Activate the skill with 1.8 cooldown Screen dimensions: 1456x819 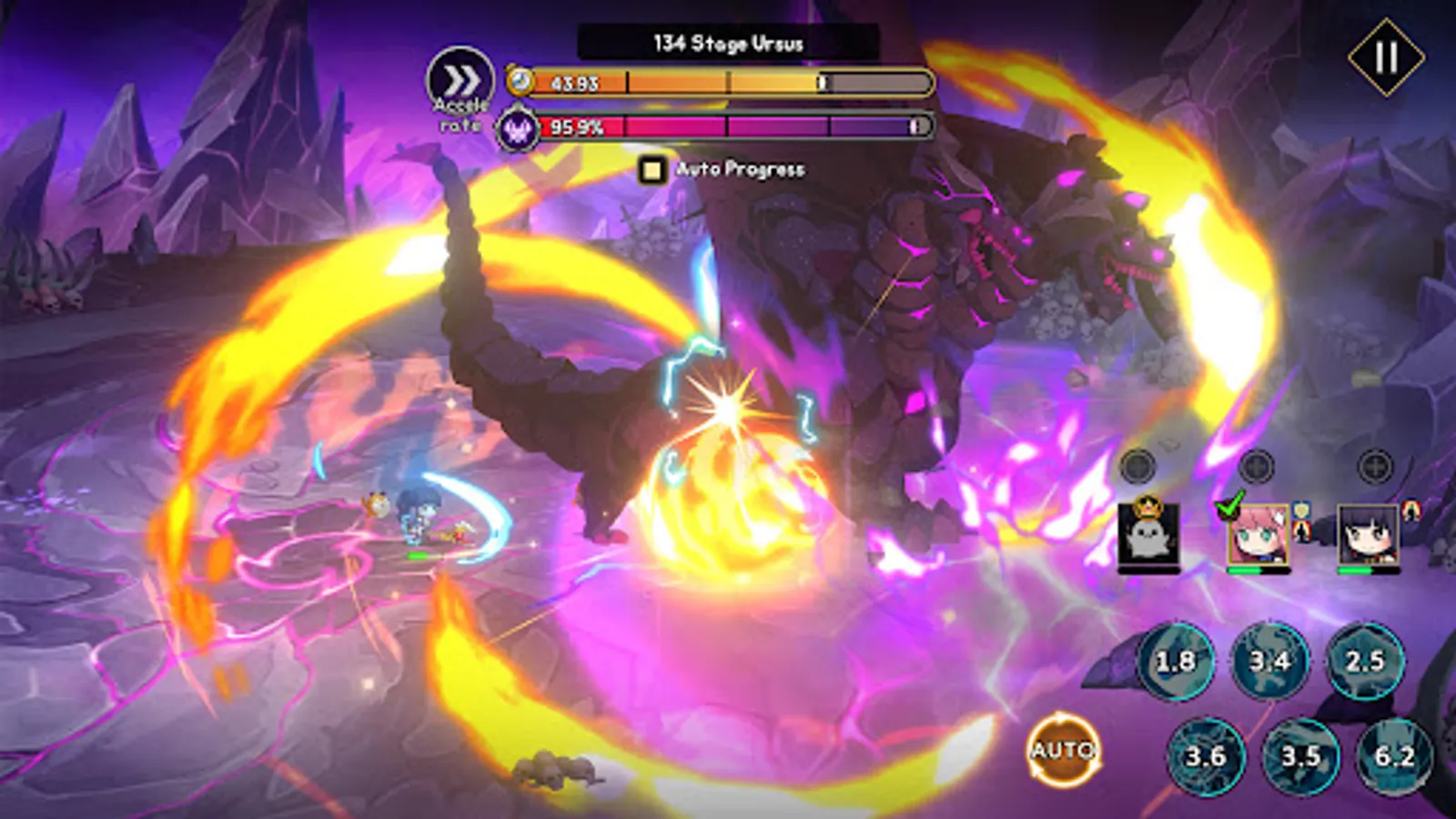pyautogui.click(x=1178, y=660)
